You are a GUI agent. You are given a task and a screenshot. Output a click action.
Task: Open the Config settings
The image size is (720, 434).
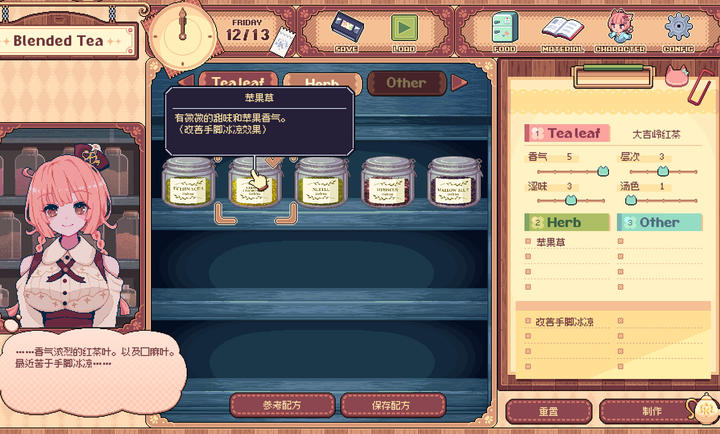point(678,31)
